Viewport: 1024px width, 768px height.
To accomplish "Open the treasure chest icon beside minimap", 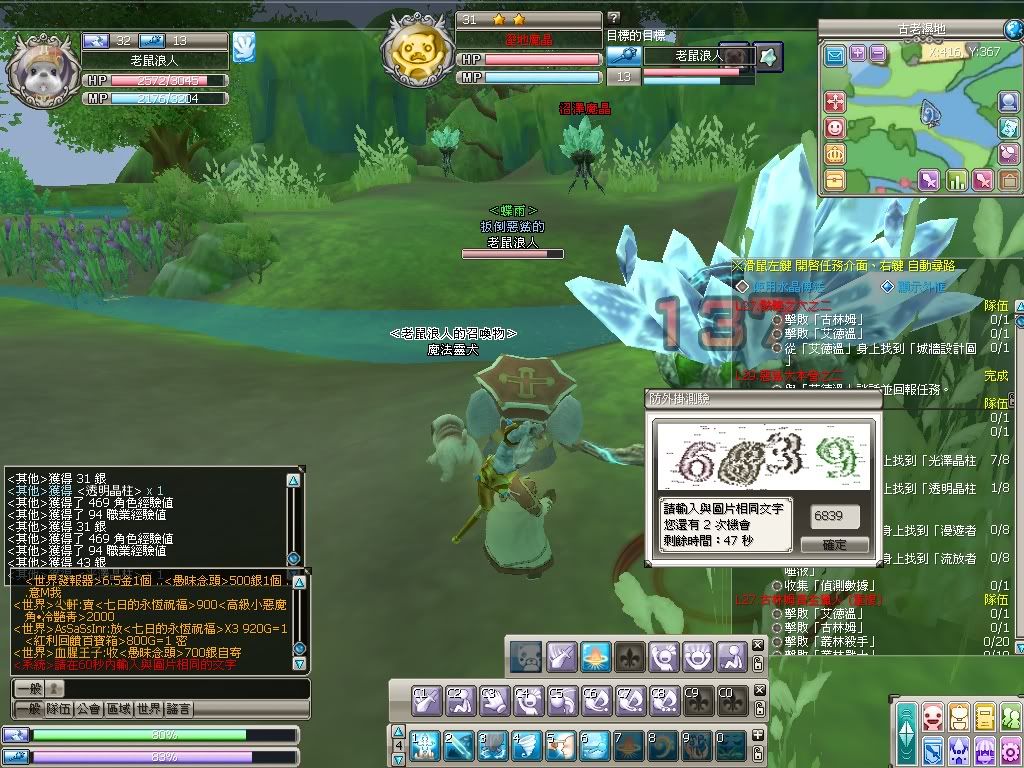I will click(834, 180).
